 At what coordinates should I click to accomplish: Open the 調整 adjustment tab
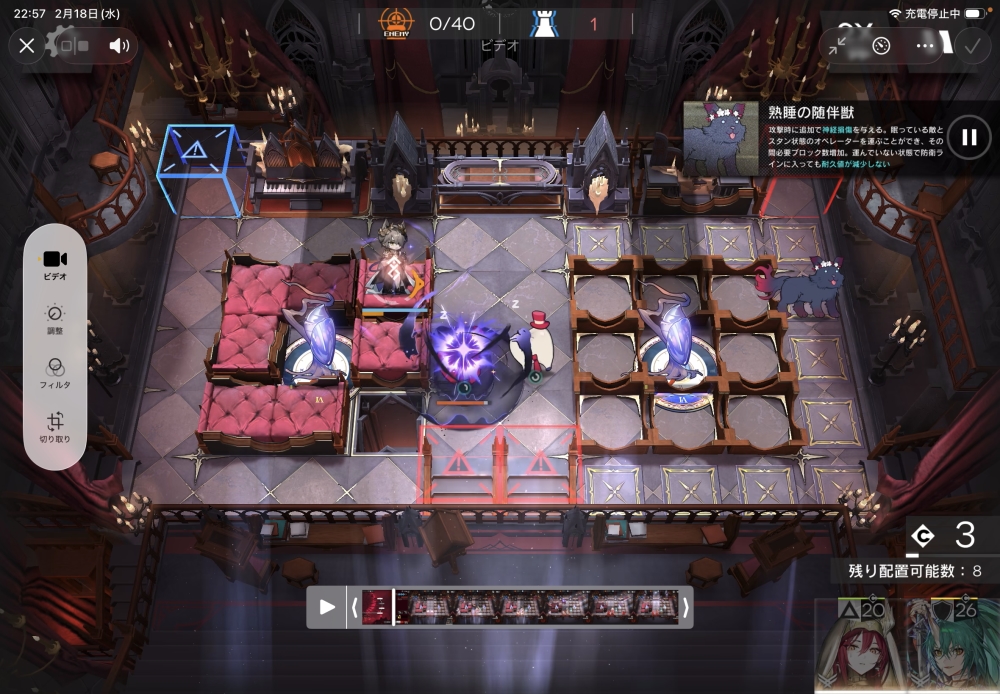pos(55,319)
